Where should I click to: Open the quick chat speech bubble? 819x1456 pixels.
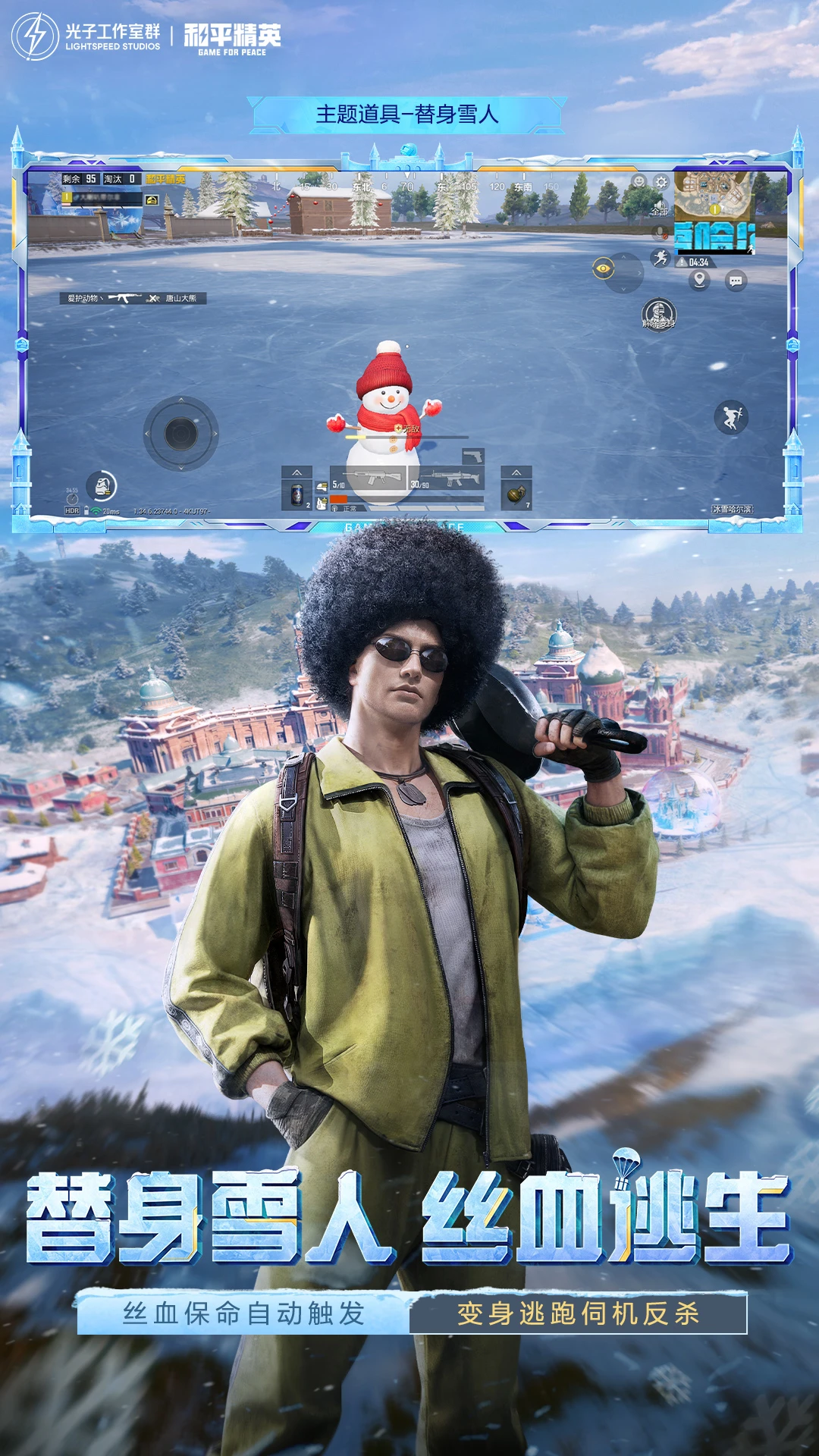click(x=736, y=281)
